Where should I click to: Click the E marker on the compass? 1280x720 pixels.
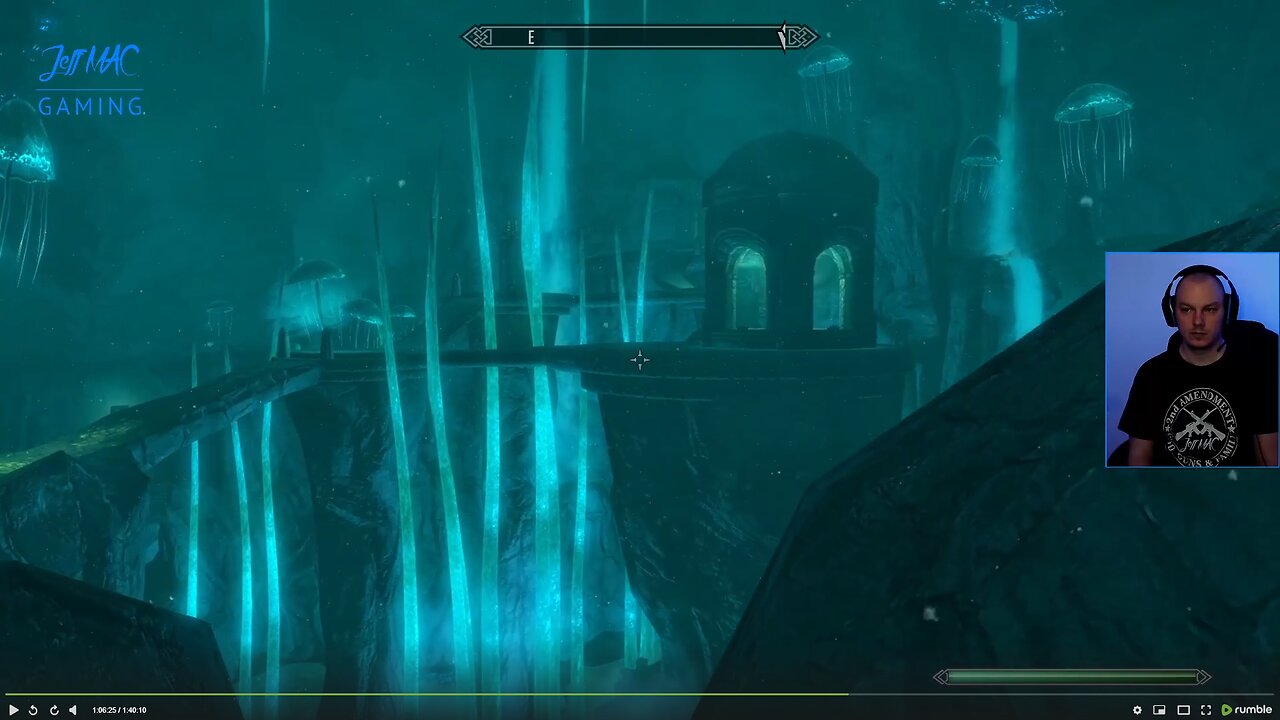[531, 37]
